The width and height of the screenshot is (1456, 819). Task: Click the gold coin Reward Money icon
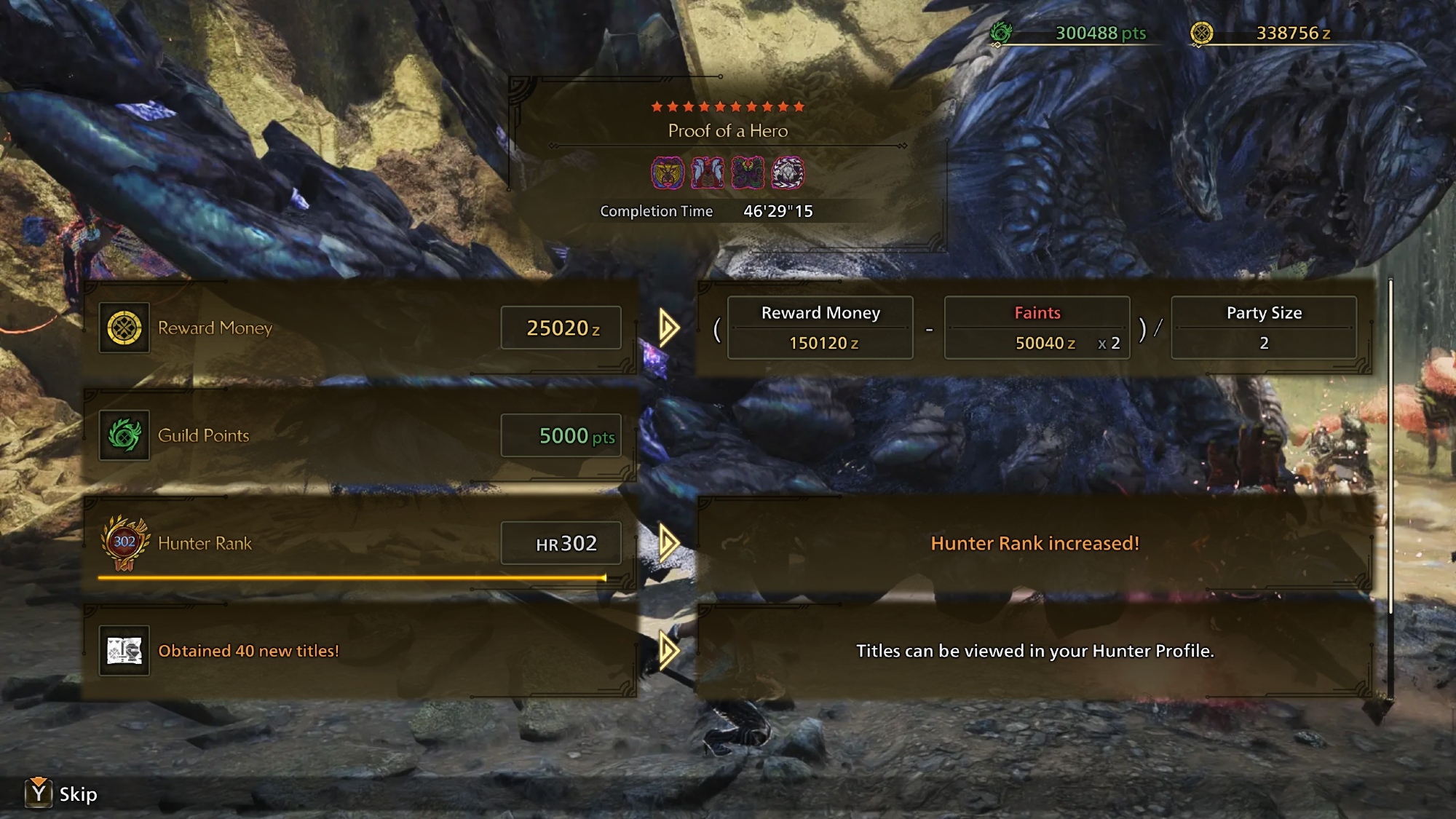pos(124,328)
